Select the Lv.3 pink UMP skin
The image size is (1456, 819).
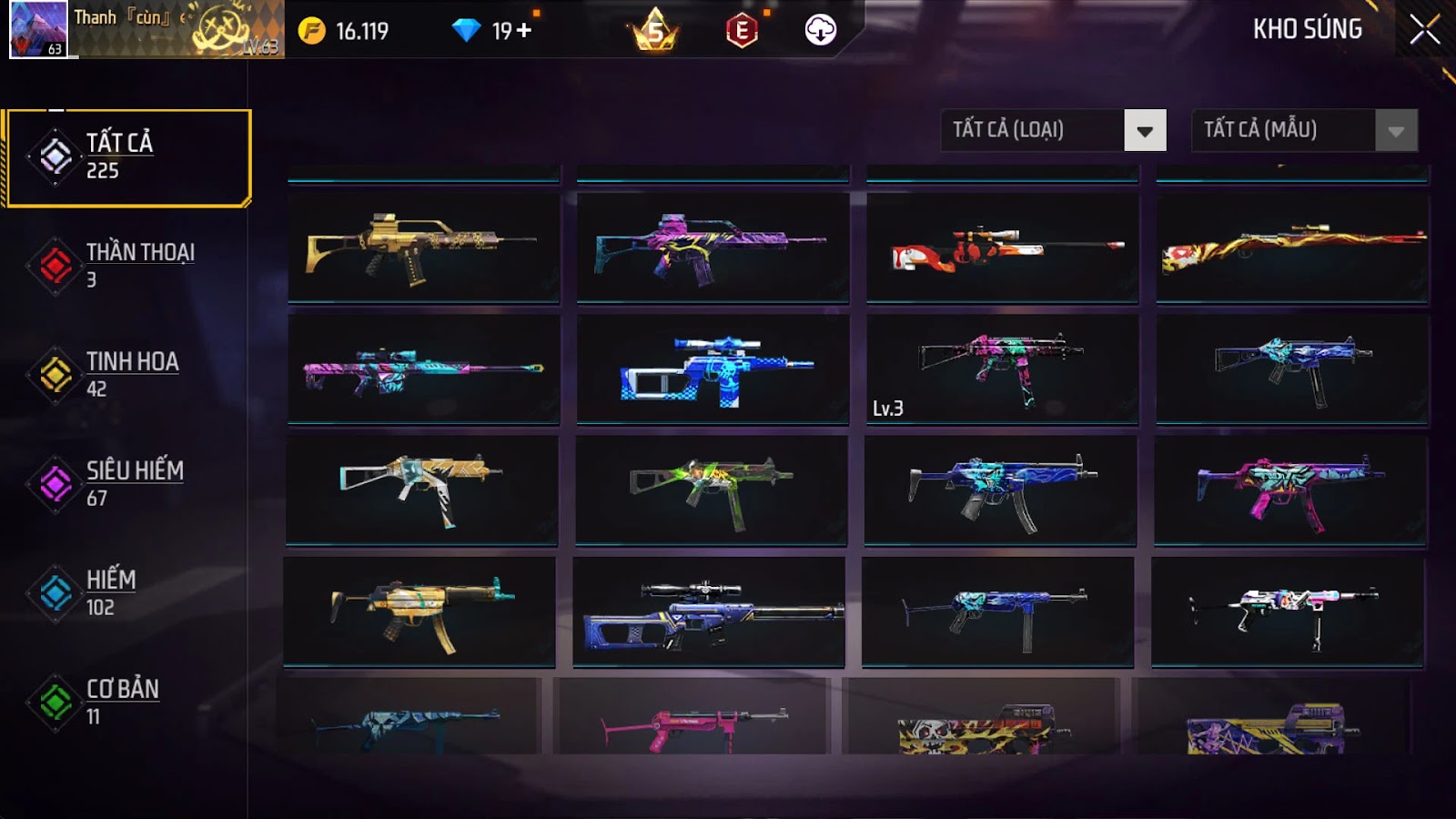(x=1002, y=369)
